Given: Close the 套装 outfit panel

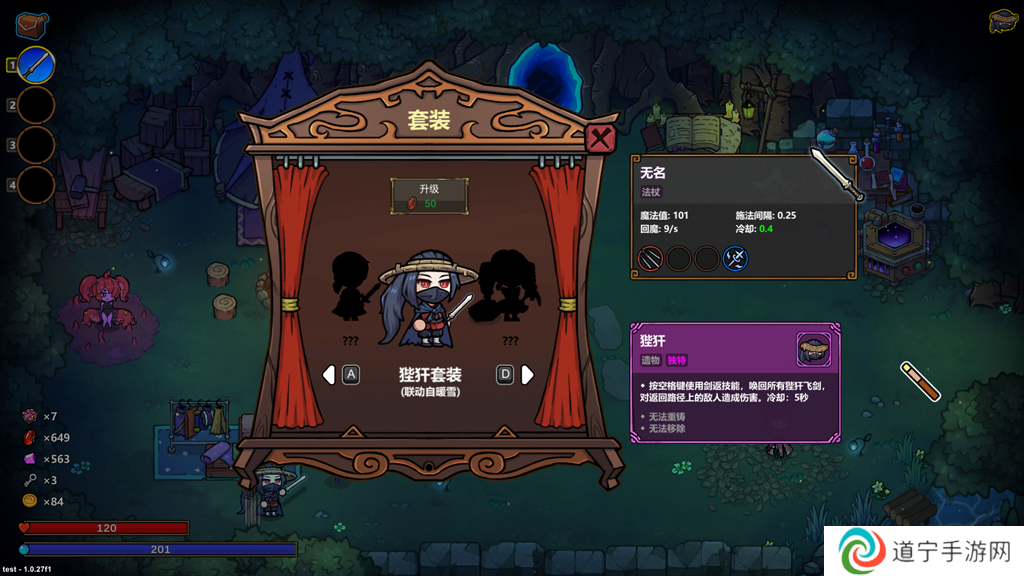Looking at the screenshot, I should (x=600, y=139).
